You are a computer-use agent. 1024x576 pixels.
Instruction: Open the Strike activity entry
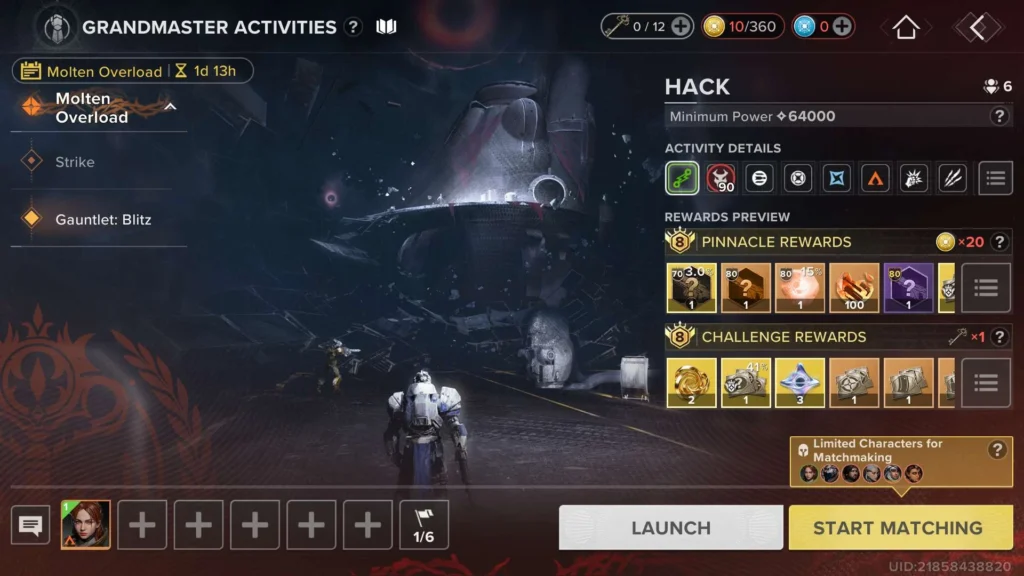(x=75, y=162)
